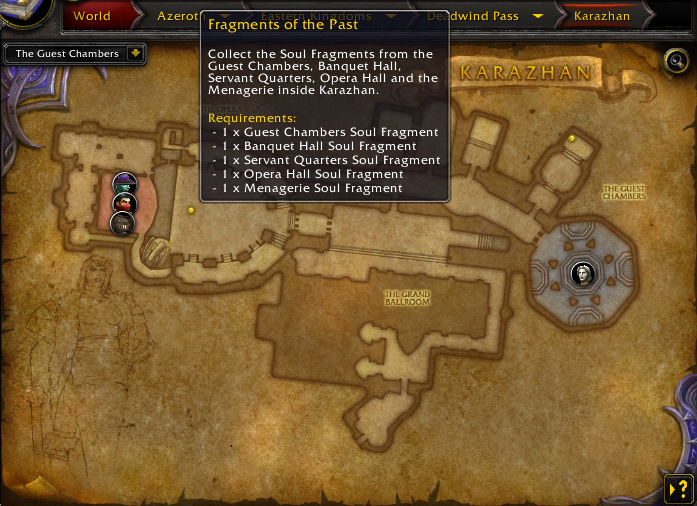Choose the Karazhan breadcrumb button
Viewport: 697px width, 506px height.
click(602, 16)
